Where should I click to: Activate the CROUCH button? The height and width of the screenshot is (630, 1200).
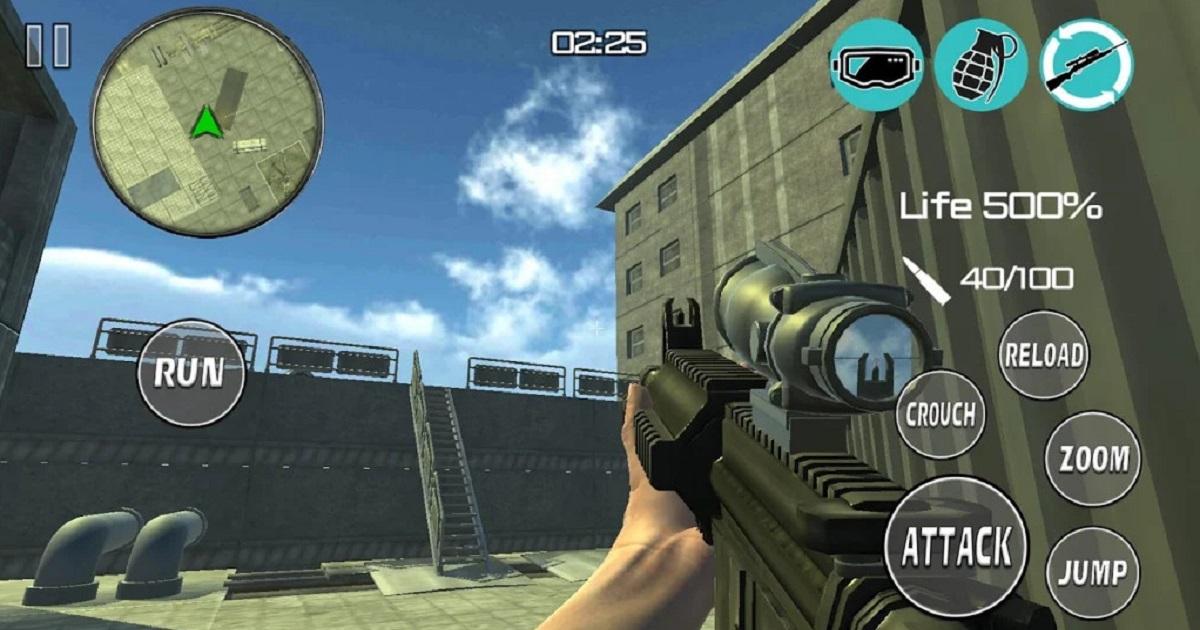(939, 414)
